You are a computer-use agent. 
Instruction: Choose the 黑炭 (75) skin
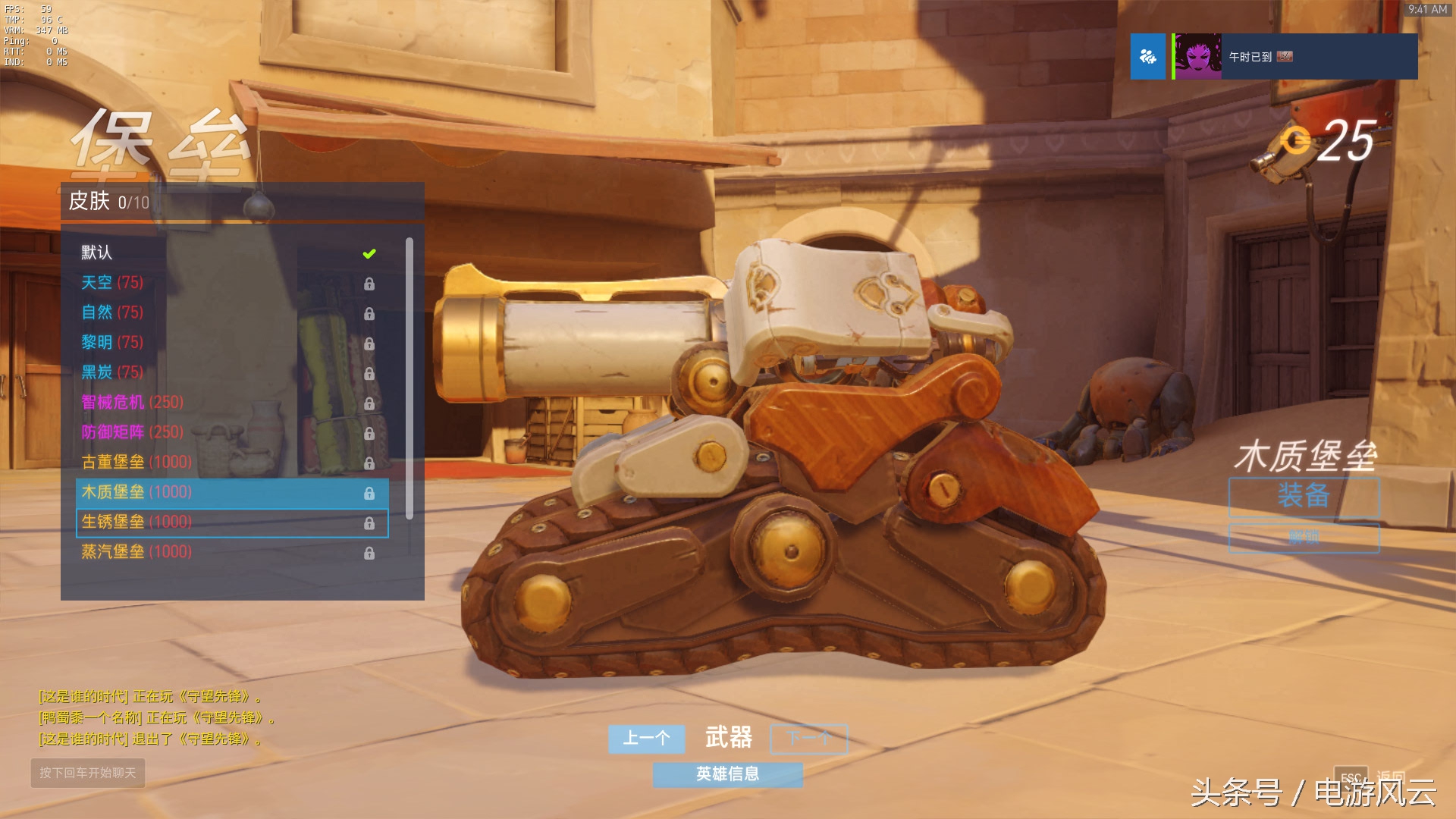[x=227, y=372]
